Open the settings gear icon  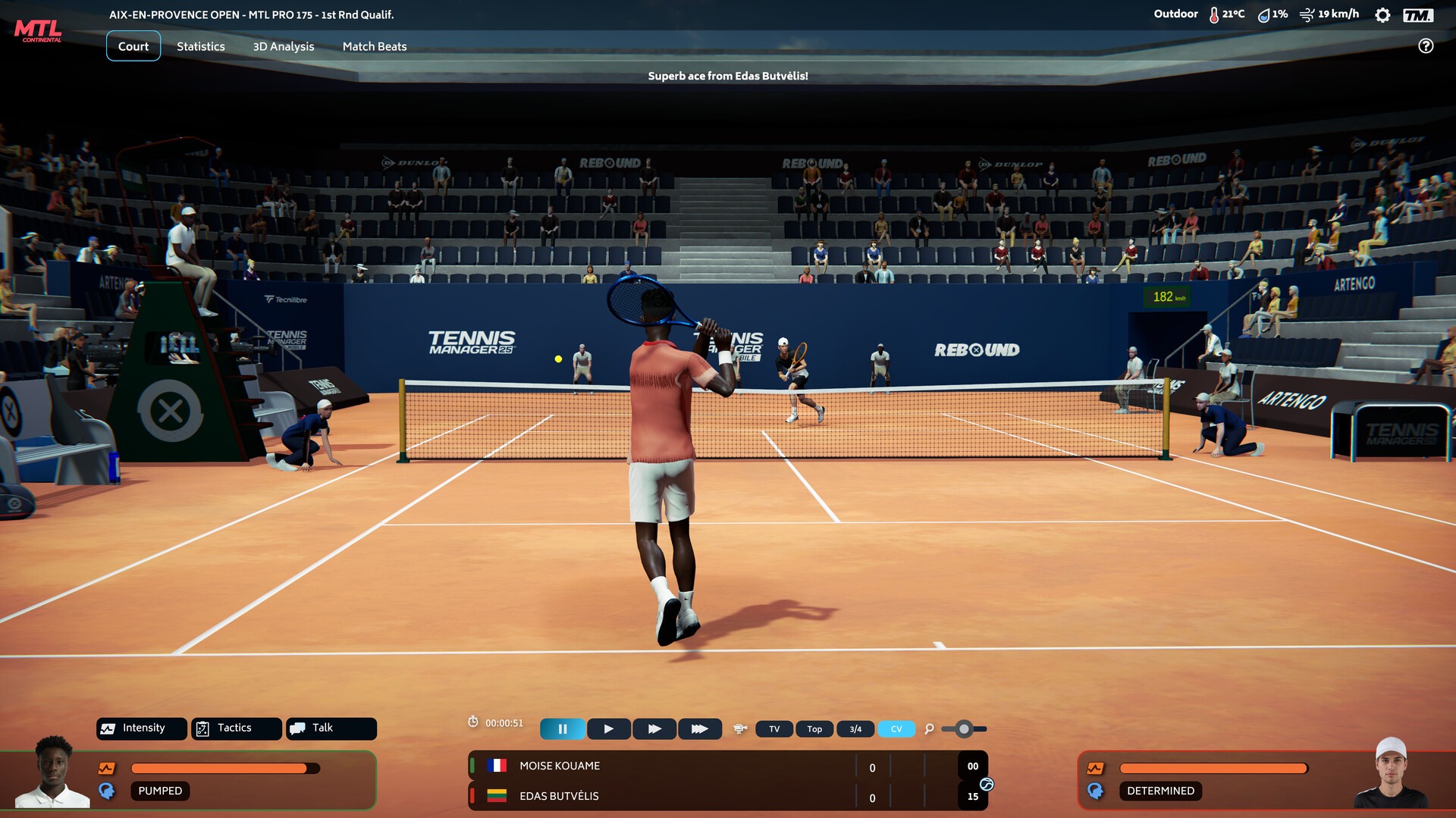[x=1382, y=15]
